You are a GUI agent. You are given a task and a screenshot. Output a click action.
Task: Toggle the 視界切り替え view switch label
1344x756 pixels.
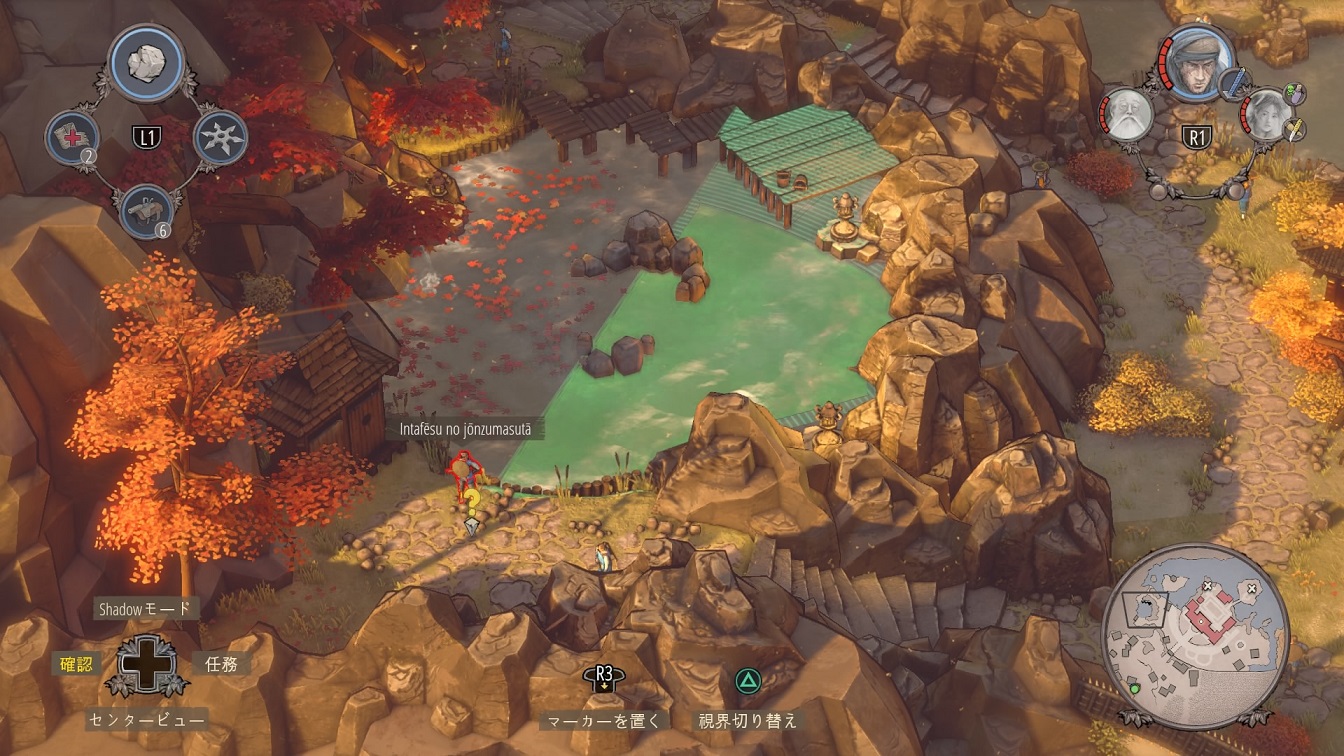pos(748,720)
